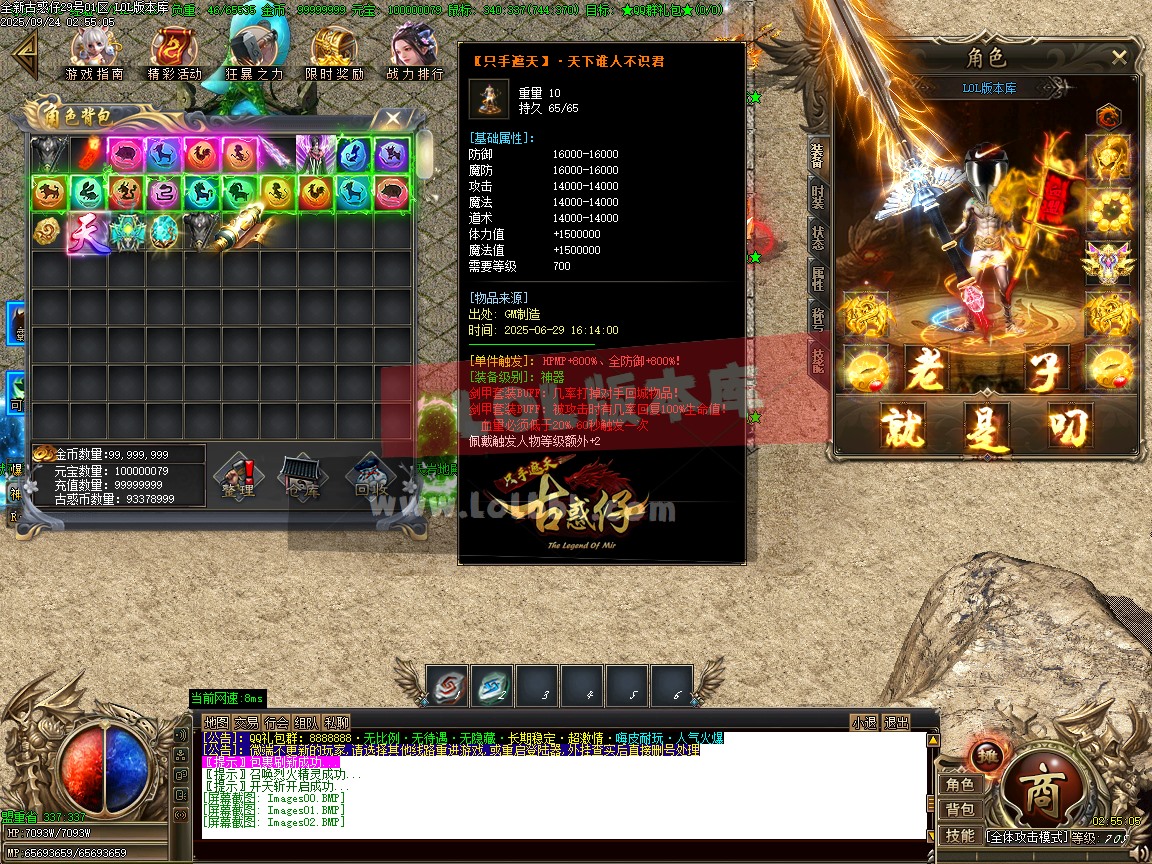Switch to the 属性 attributes tab

[x=818, y=282]
